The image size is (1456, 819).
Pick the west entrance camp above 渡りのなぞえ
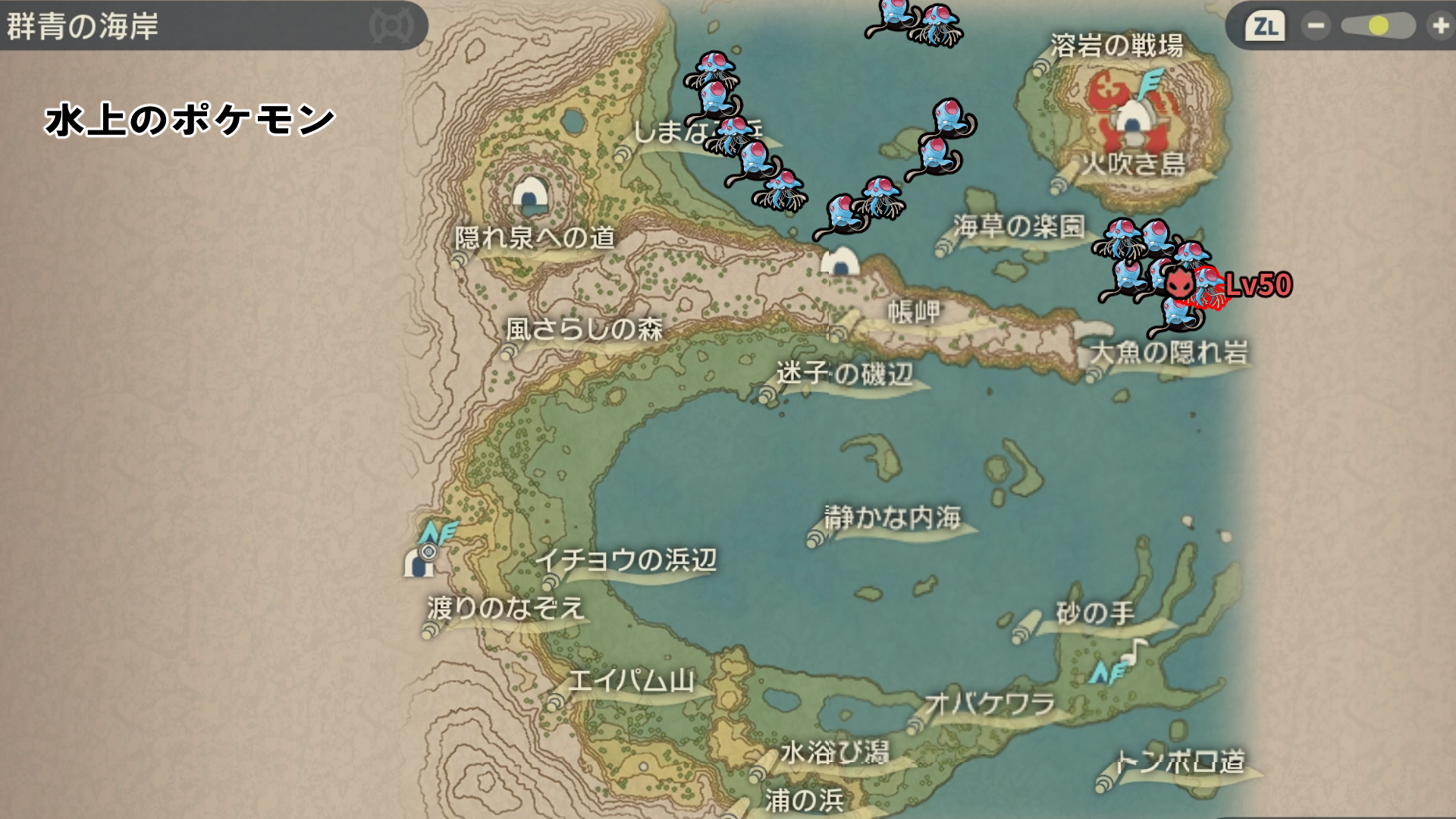(x=417, y=562)
